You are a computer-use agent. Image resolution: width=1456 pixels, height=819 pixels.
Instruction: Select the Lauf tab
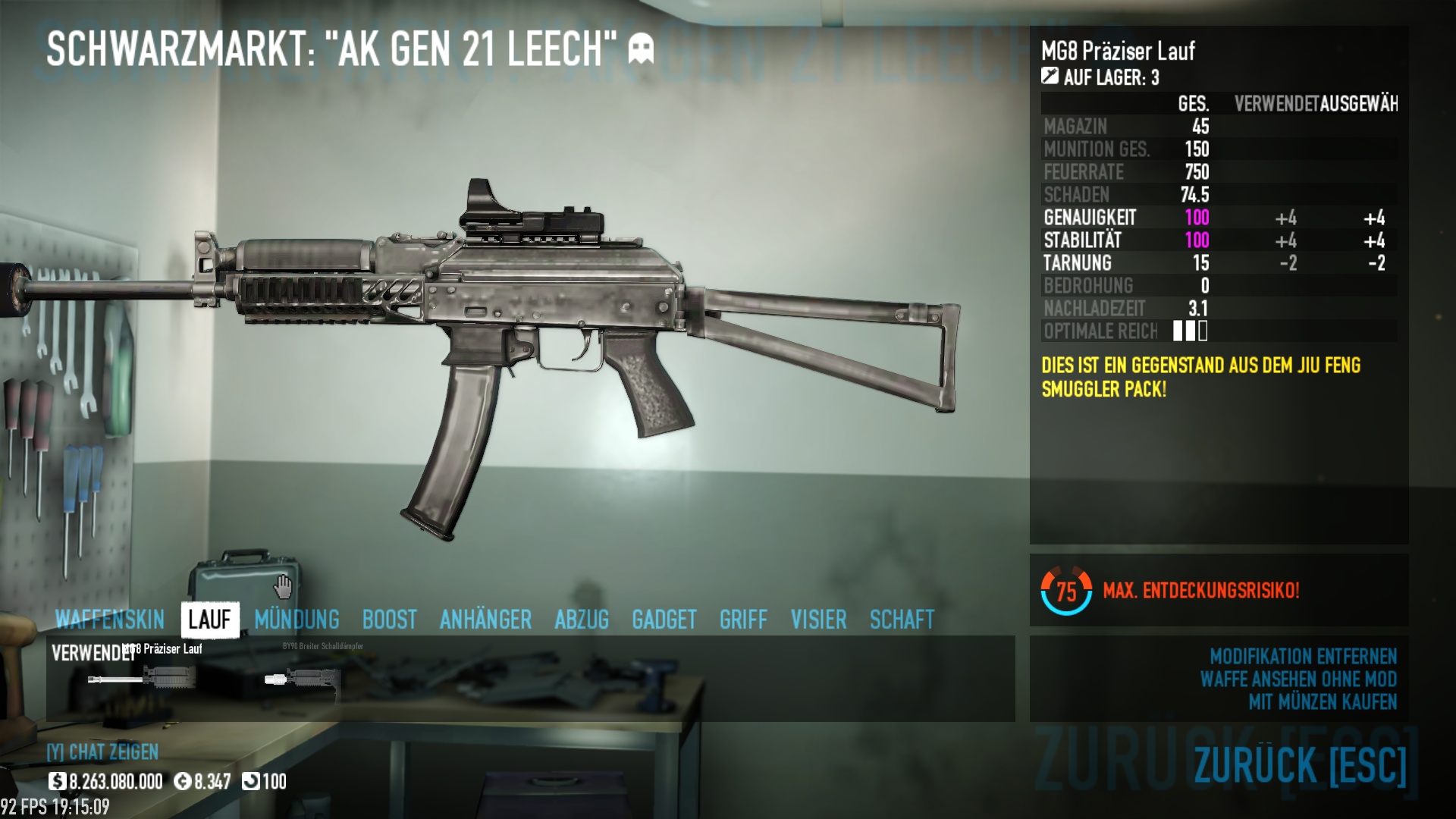point(209,620)
